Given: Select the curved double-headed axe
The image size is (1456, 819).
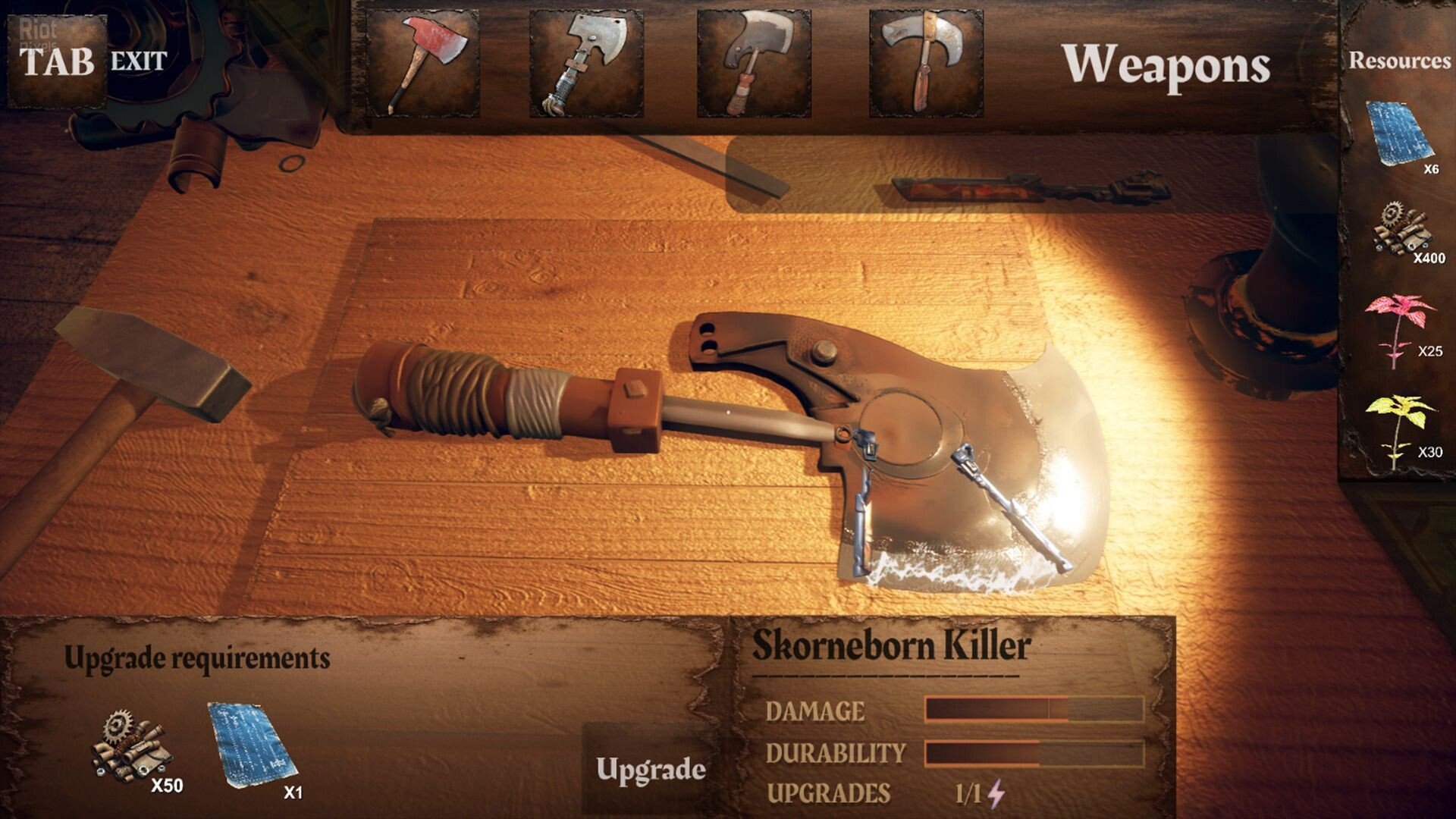Looking at the screenshot, I should tap(926, 64).
